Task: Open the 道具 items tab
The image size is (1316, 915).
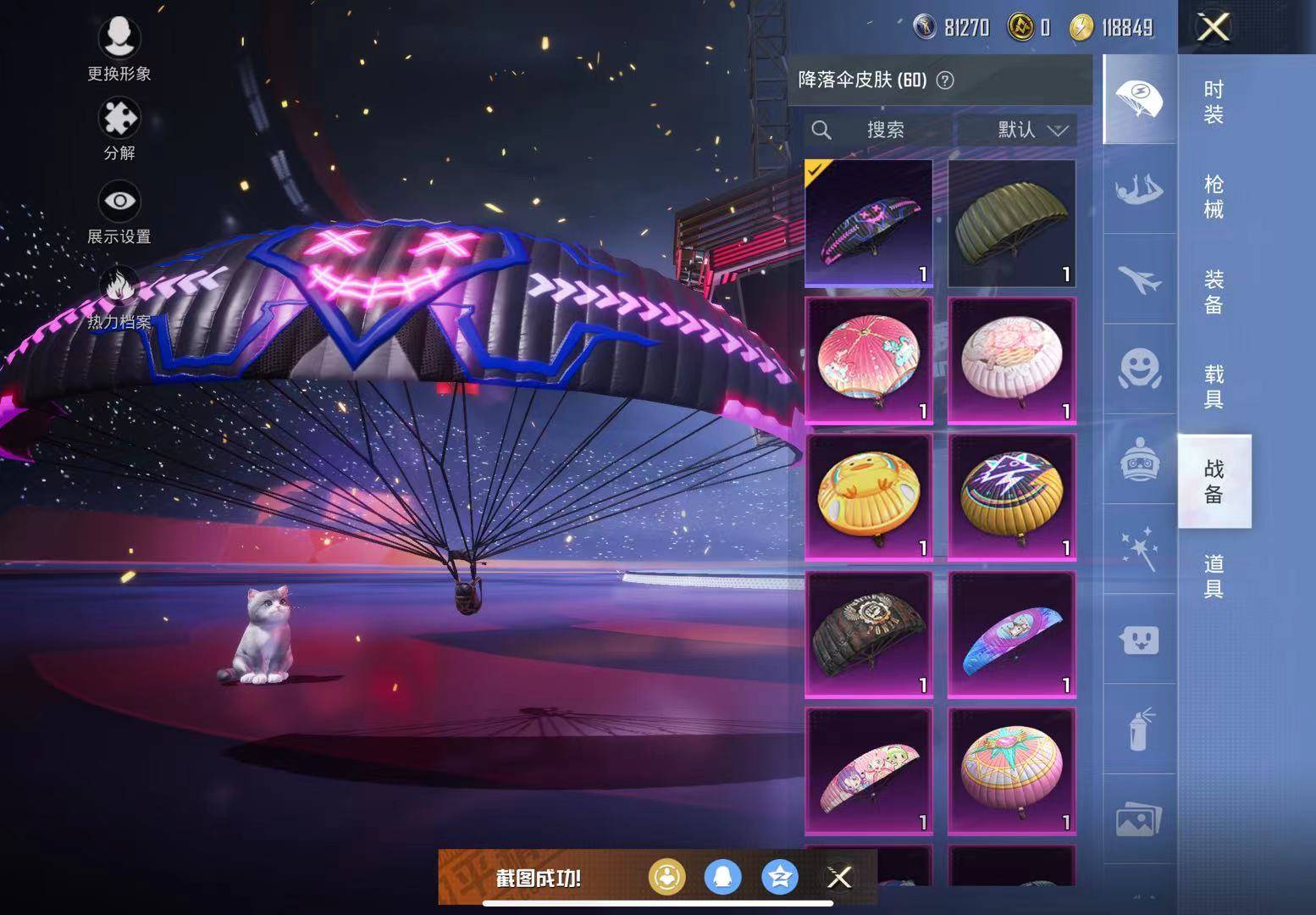Action: pos(1213,576)
